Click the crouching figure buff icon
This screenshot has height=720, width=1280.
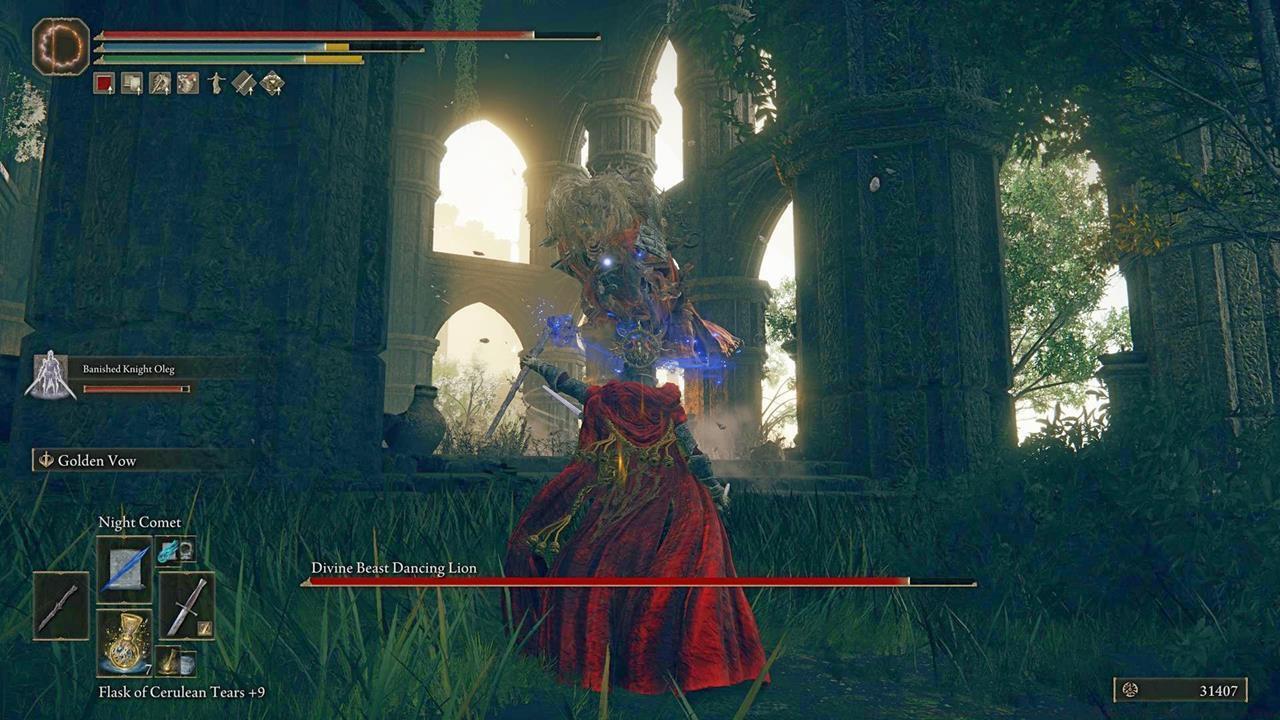pyautogui.click(x=159, y=83)
